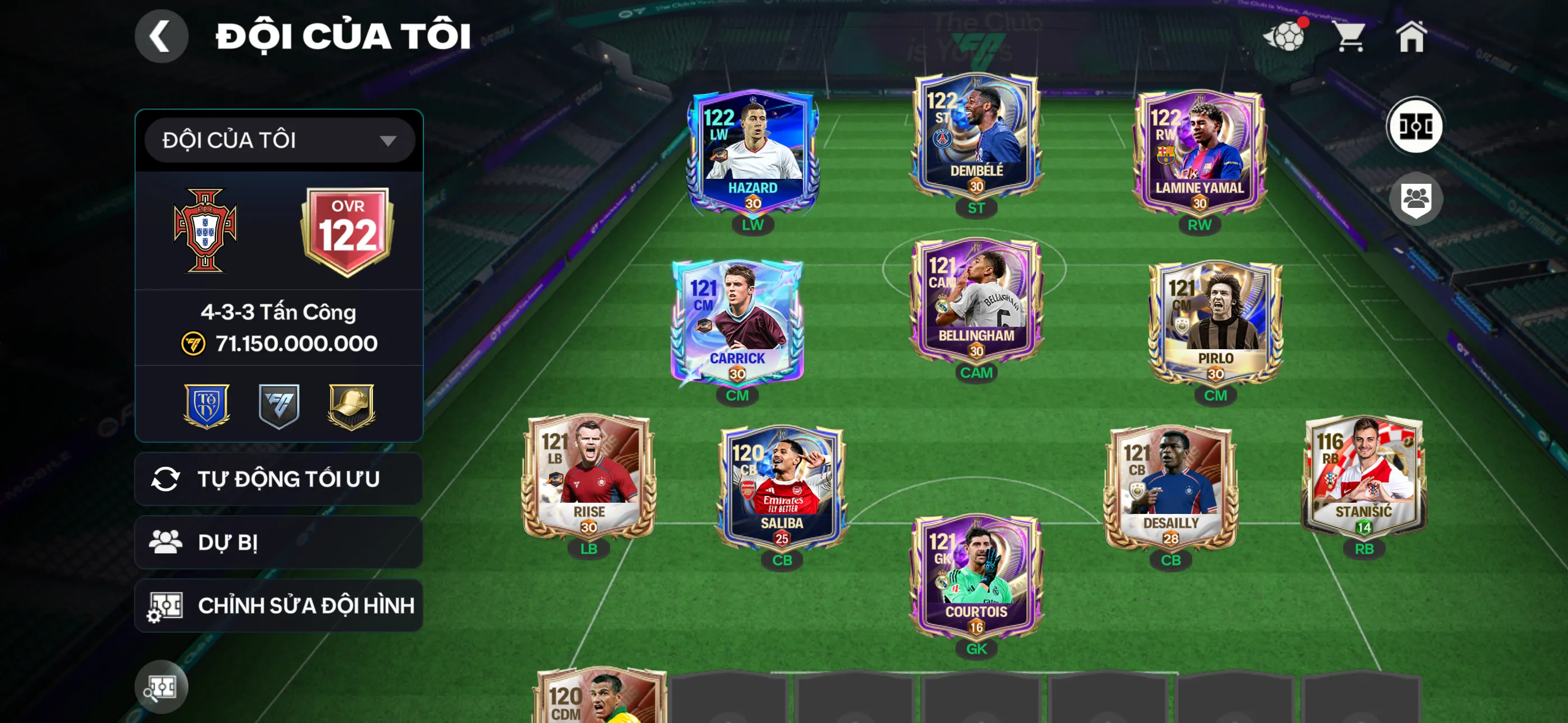
Task: Choose Dembélé's ST player card
Action: click(976, 136)
